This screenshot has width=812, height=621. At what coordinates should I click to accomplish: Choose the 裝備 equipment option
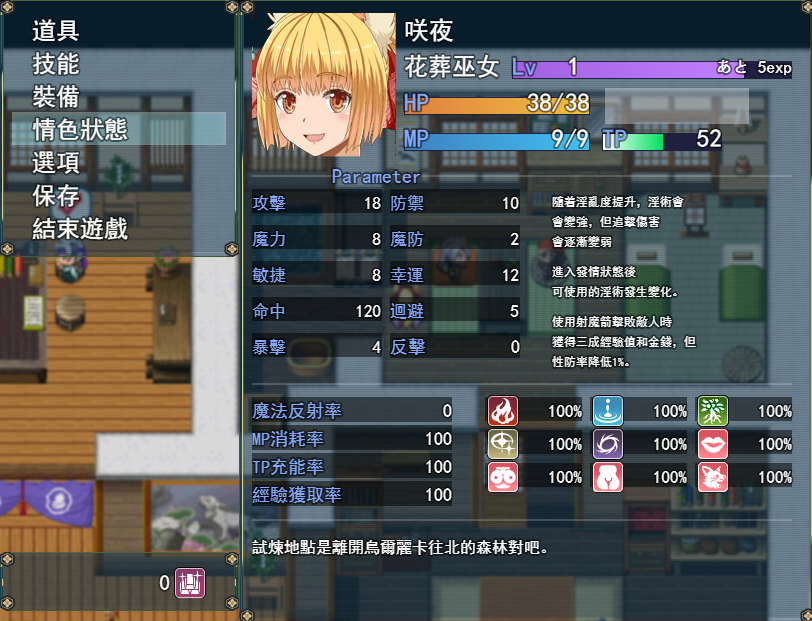(x=56, y=97)
